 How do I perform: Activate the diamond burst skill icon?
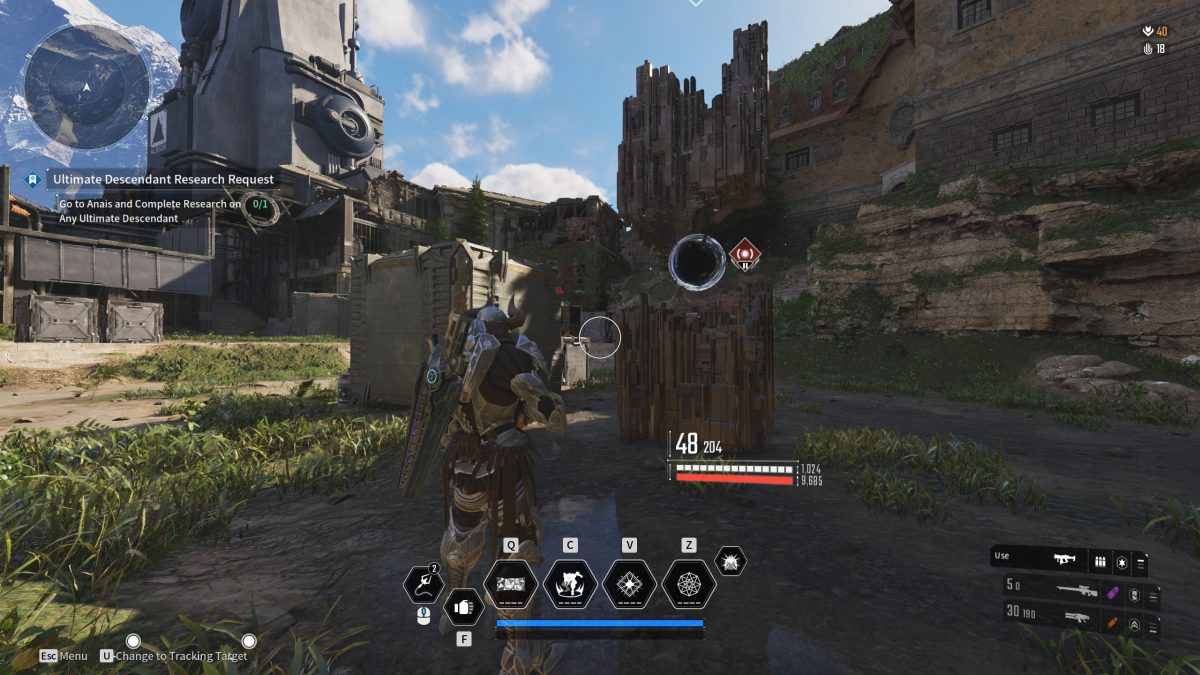tap(629, 584)
